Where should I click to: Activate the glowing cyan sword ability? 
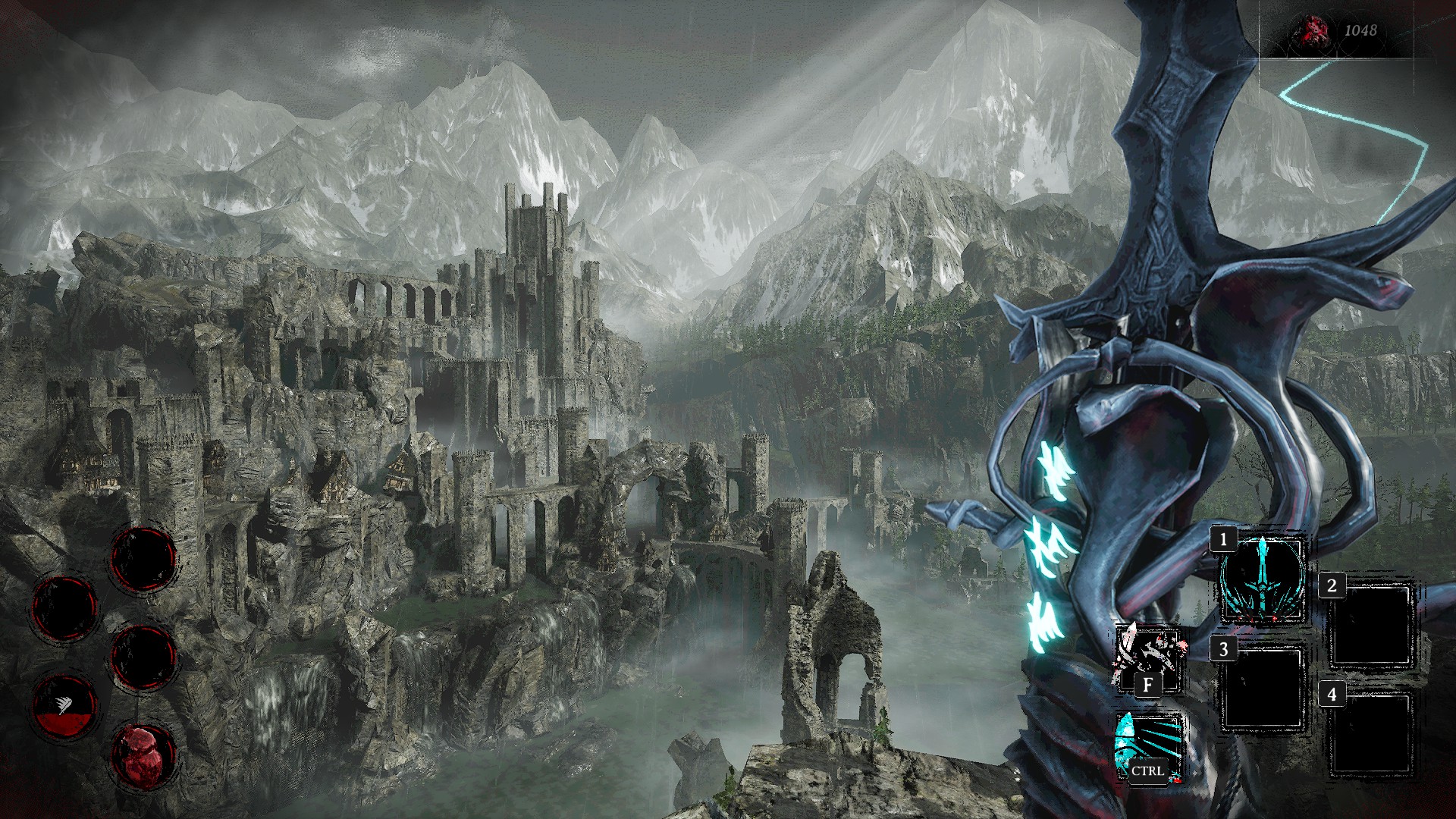(1263, 579)
